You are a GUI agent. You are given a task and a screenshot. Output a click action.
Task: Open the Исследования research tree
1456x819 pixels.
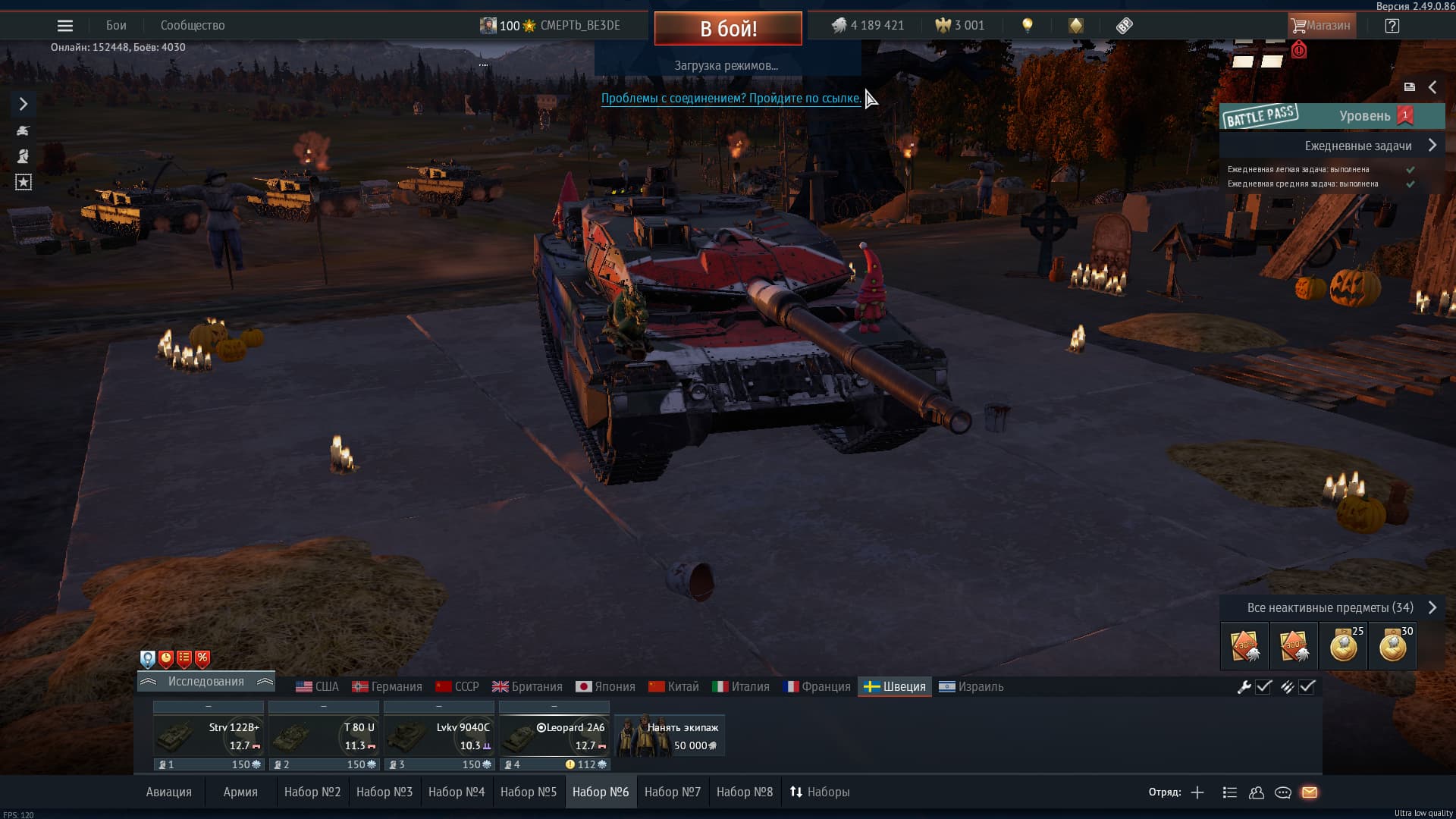coord(206,682)
